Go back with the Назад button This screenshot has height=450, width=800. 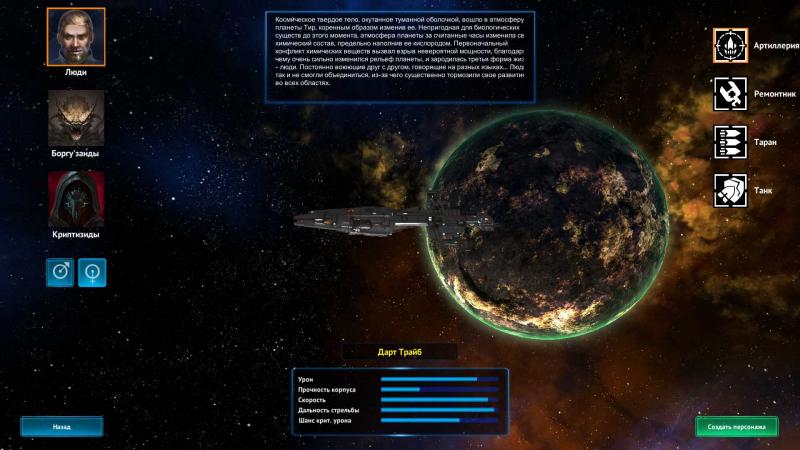(62, 427)
